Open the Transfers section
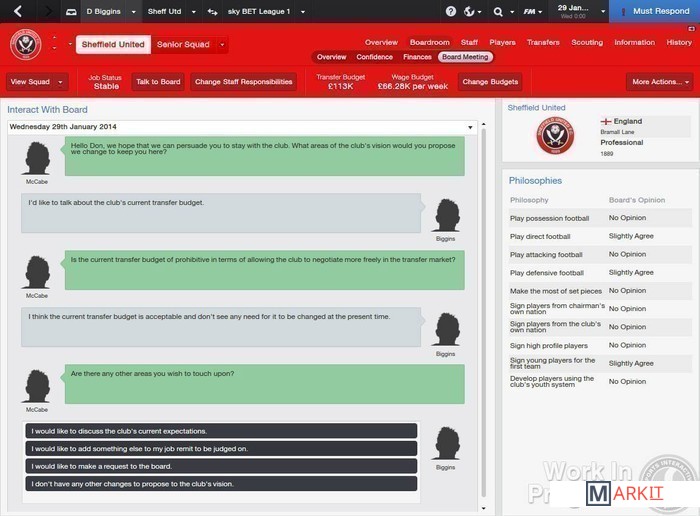This screenshot has width=700, height=516. pos(543,43)
